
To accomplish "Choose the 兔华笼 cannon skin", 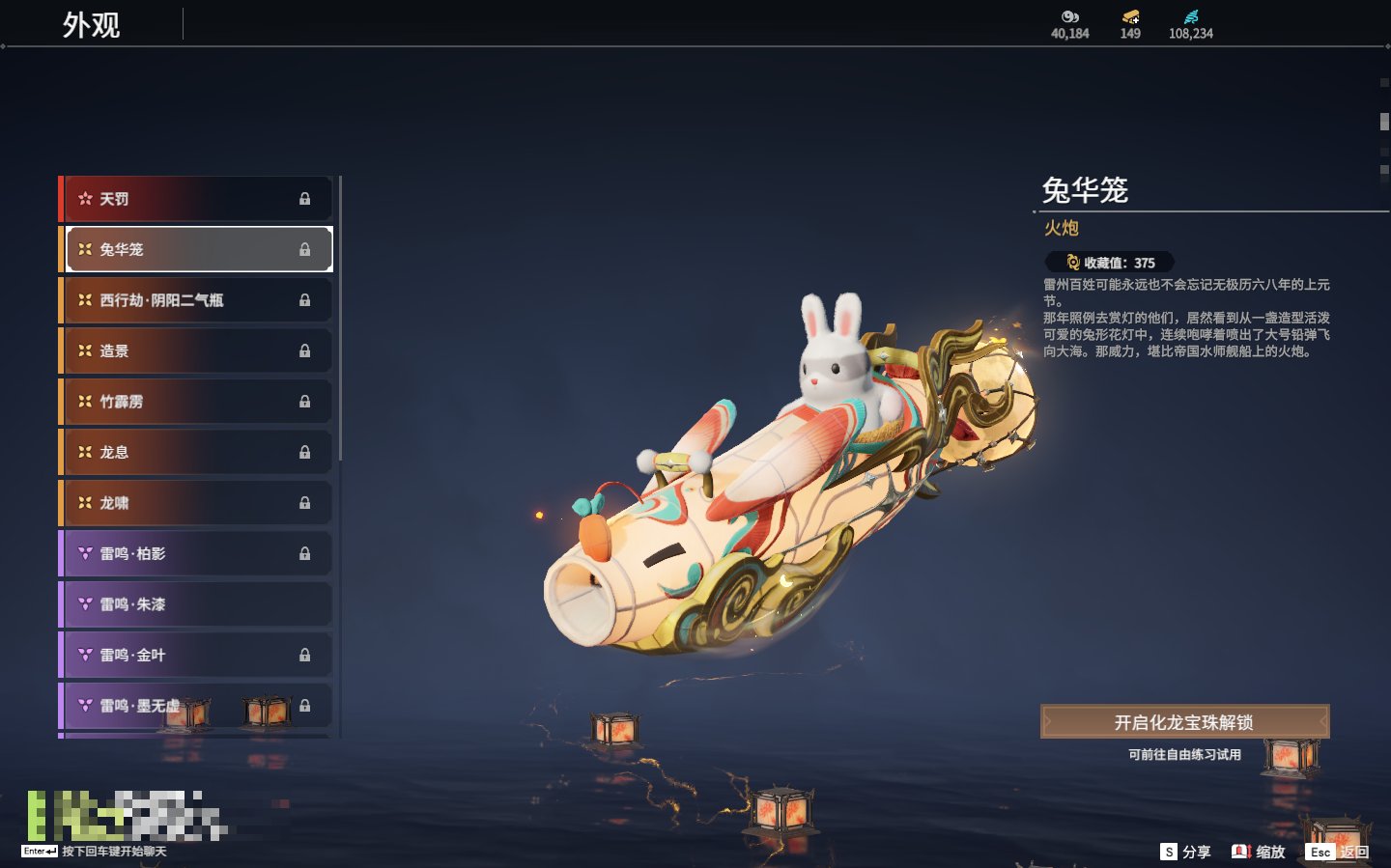I will pos(198,249).
